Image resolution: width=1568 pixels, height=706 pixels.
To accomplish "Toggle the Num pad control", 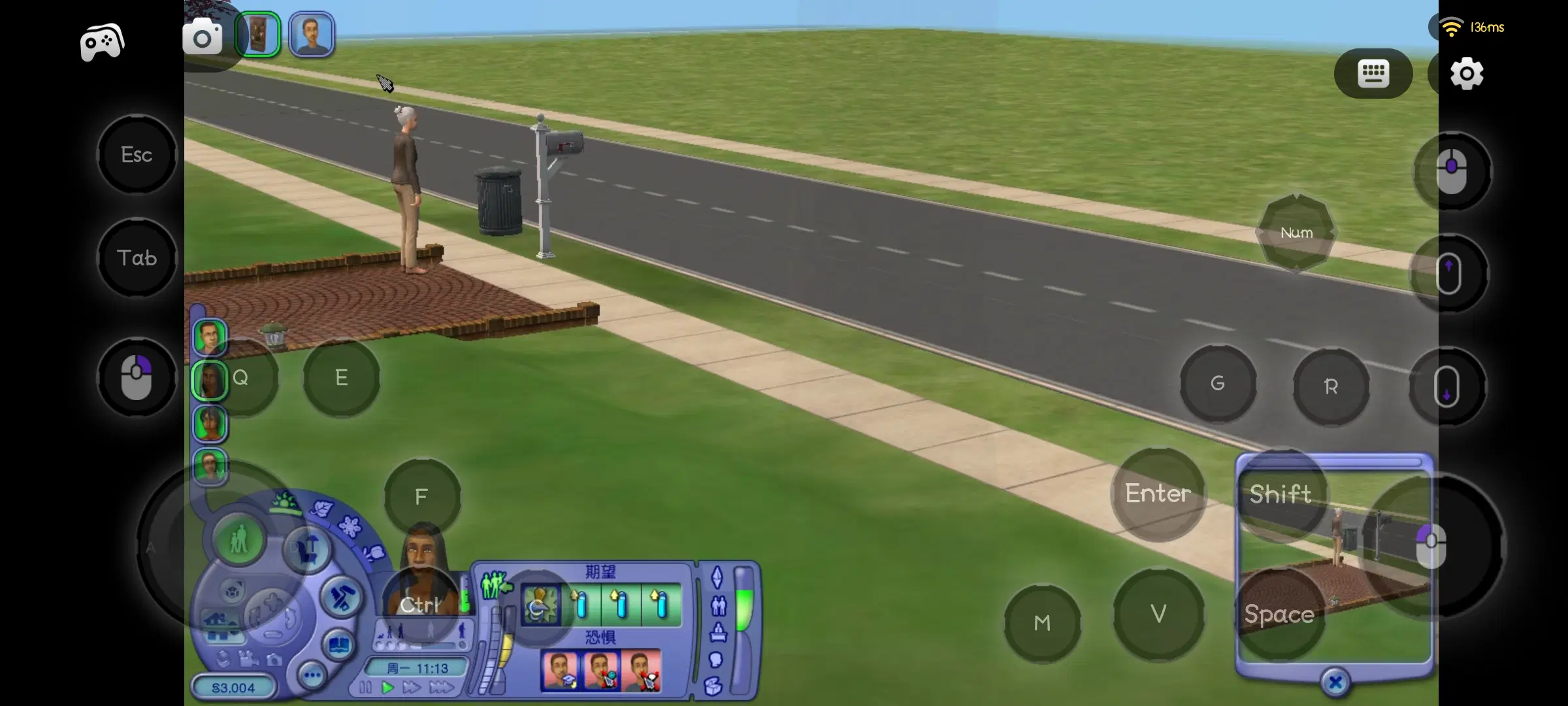I will click(x=1297, y=232).
